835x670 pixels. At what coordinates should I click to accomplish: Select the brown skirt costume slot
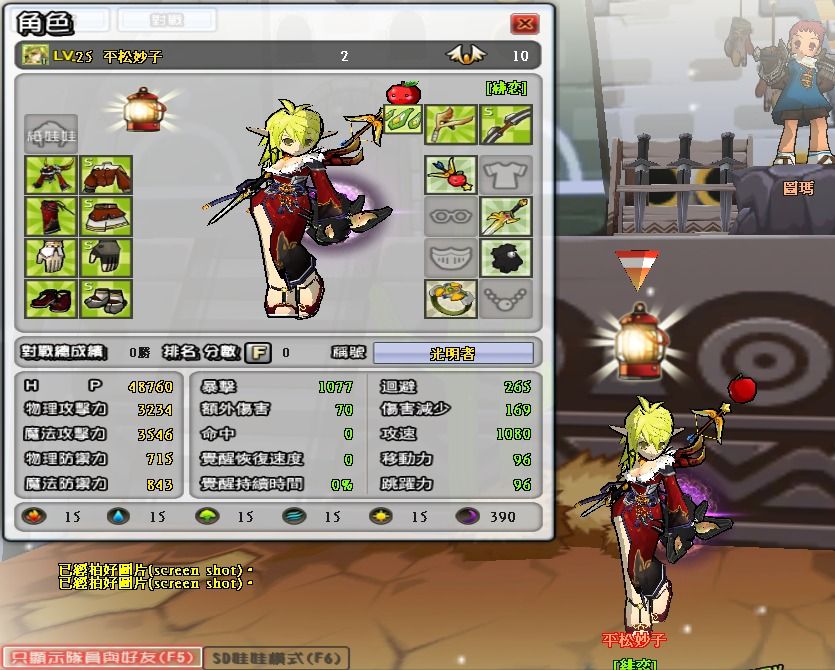point(106,217)
